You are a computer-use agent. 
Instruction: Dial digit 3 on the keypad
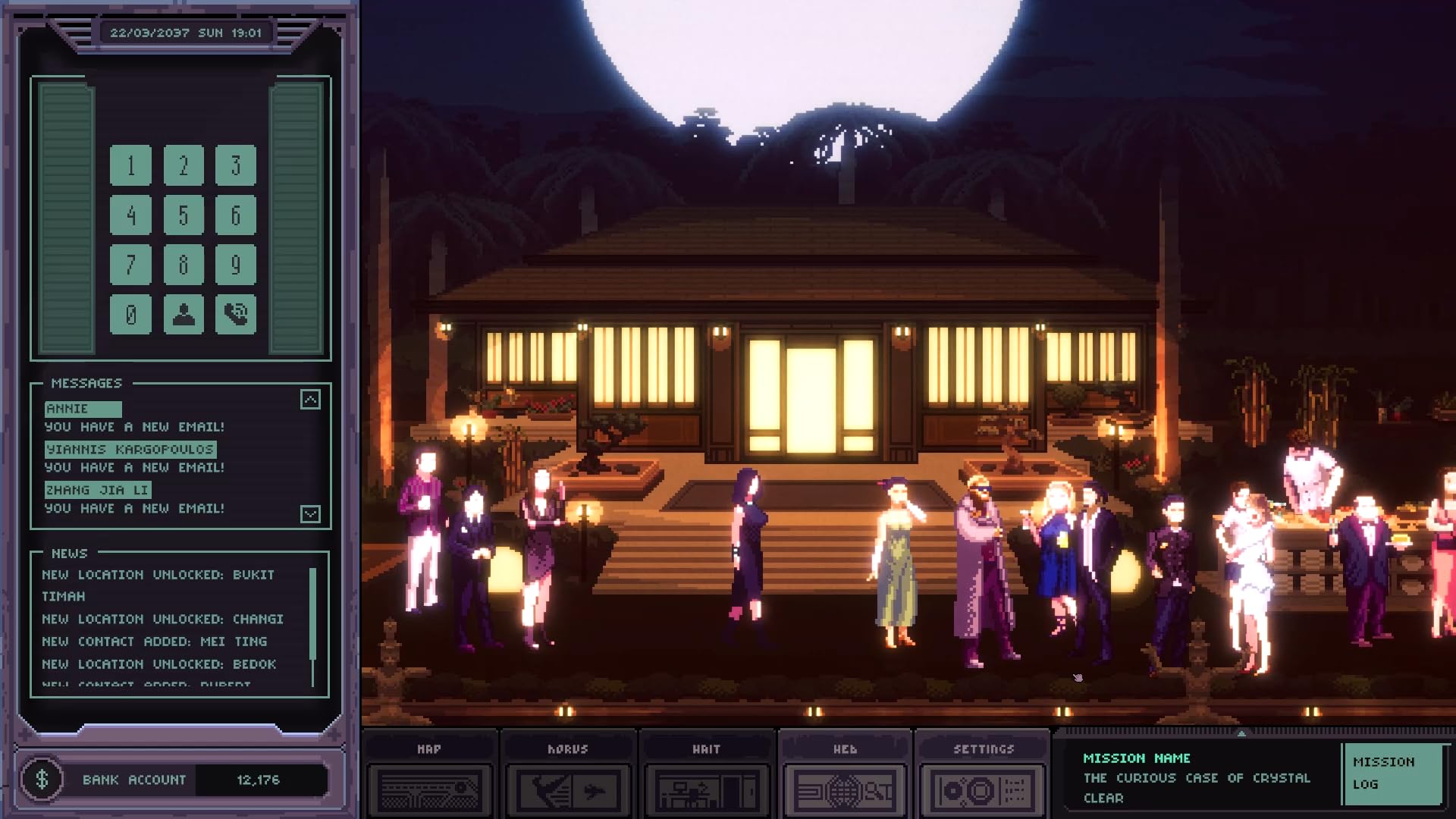pyautogui.click(x=236, y=165)
